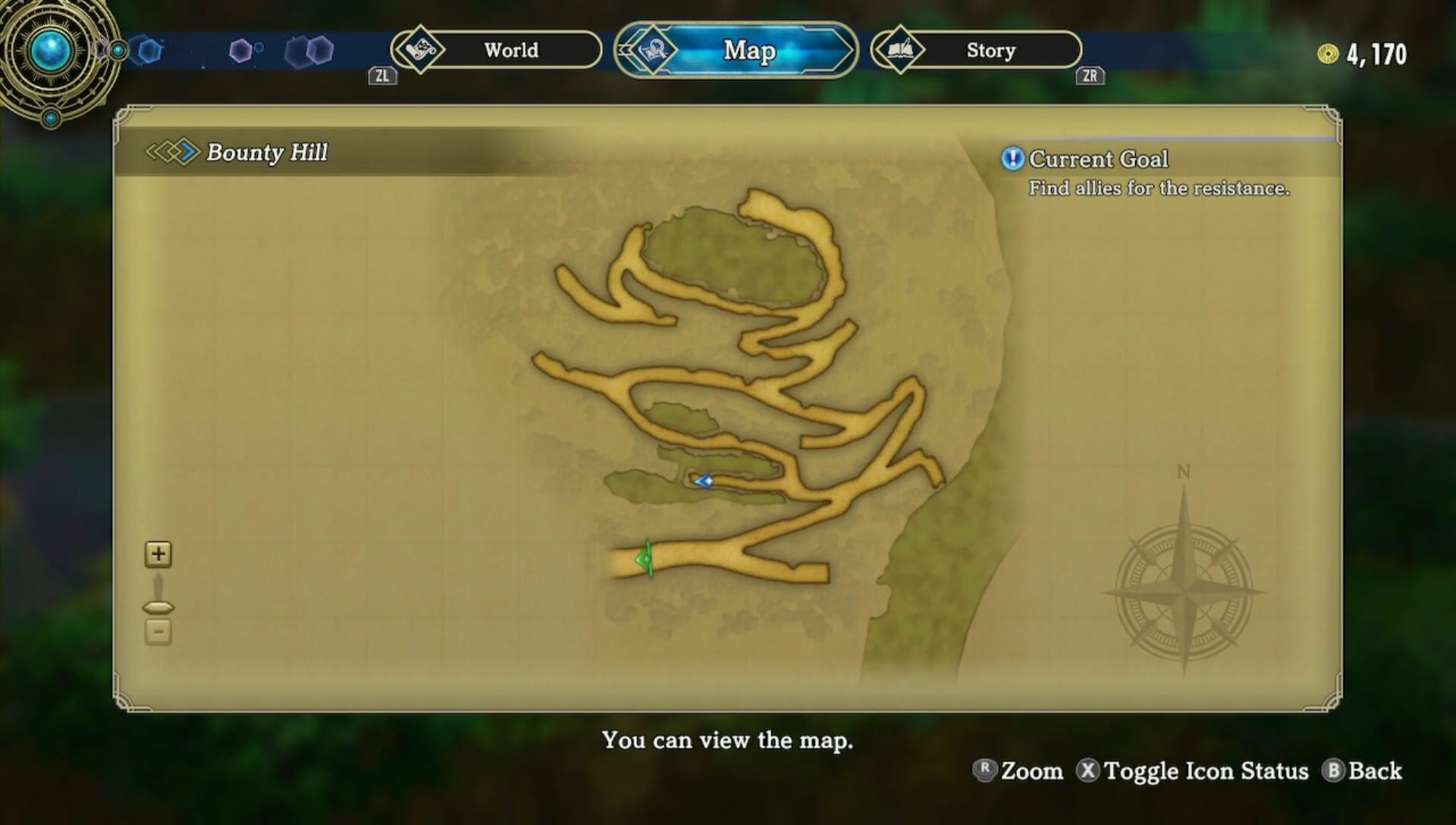Zoom in with the plus button
The image size is (1456, 825).
point(158,554)
